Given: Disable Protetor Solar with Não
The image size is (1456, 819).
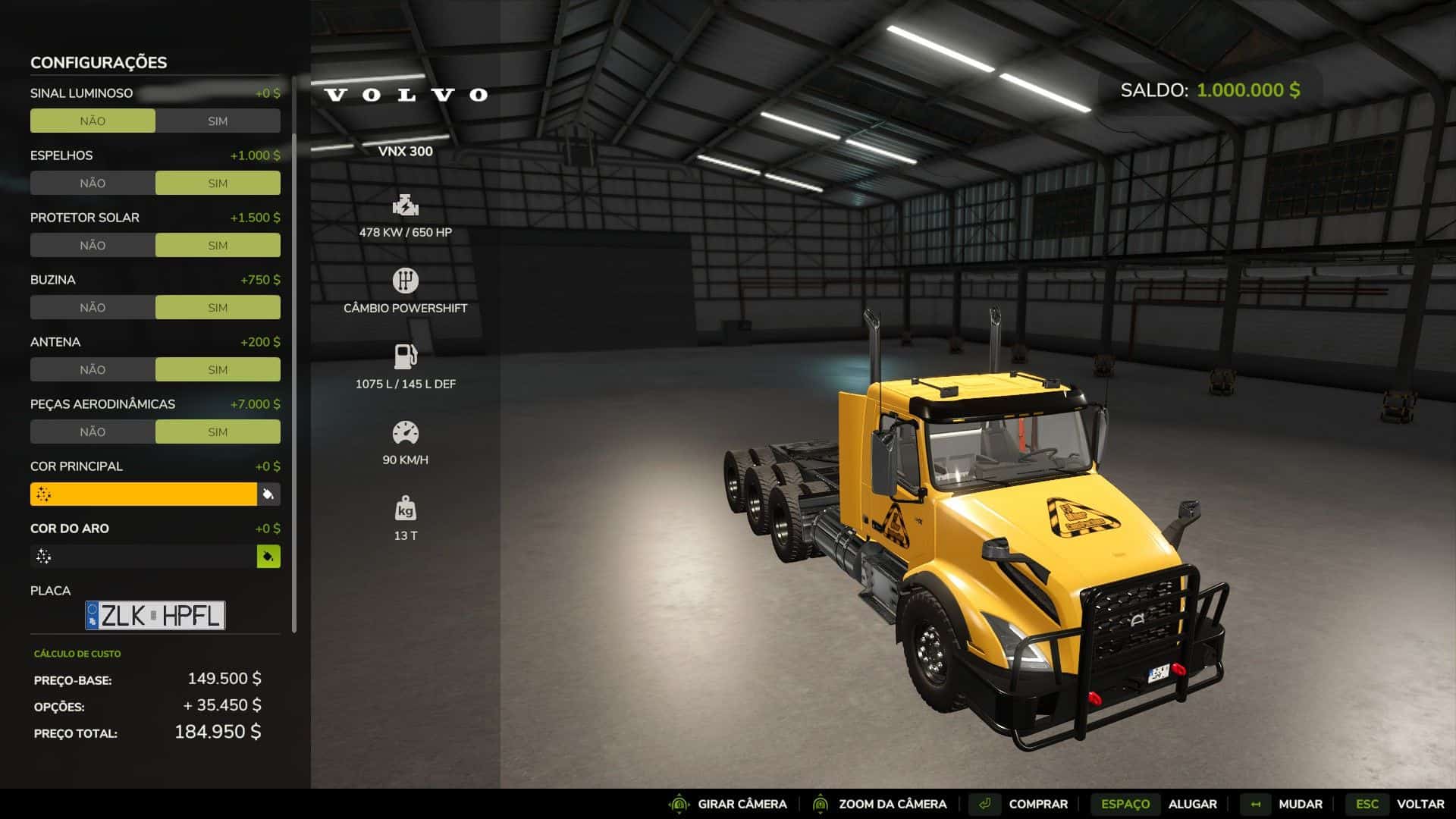Looking at the screenshot, I should click(x=93, y=246).
